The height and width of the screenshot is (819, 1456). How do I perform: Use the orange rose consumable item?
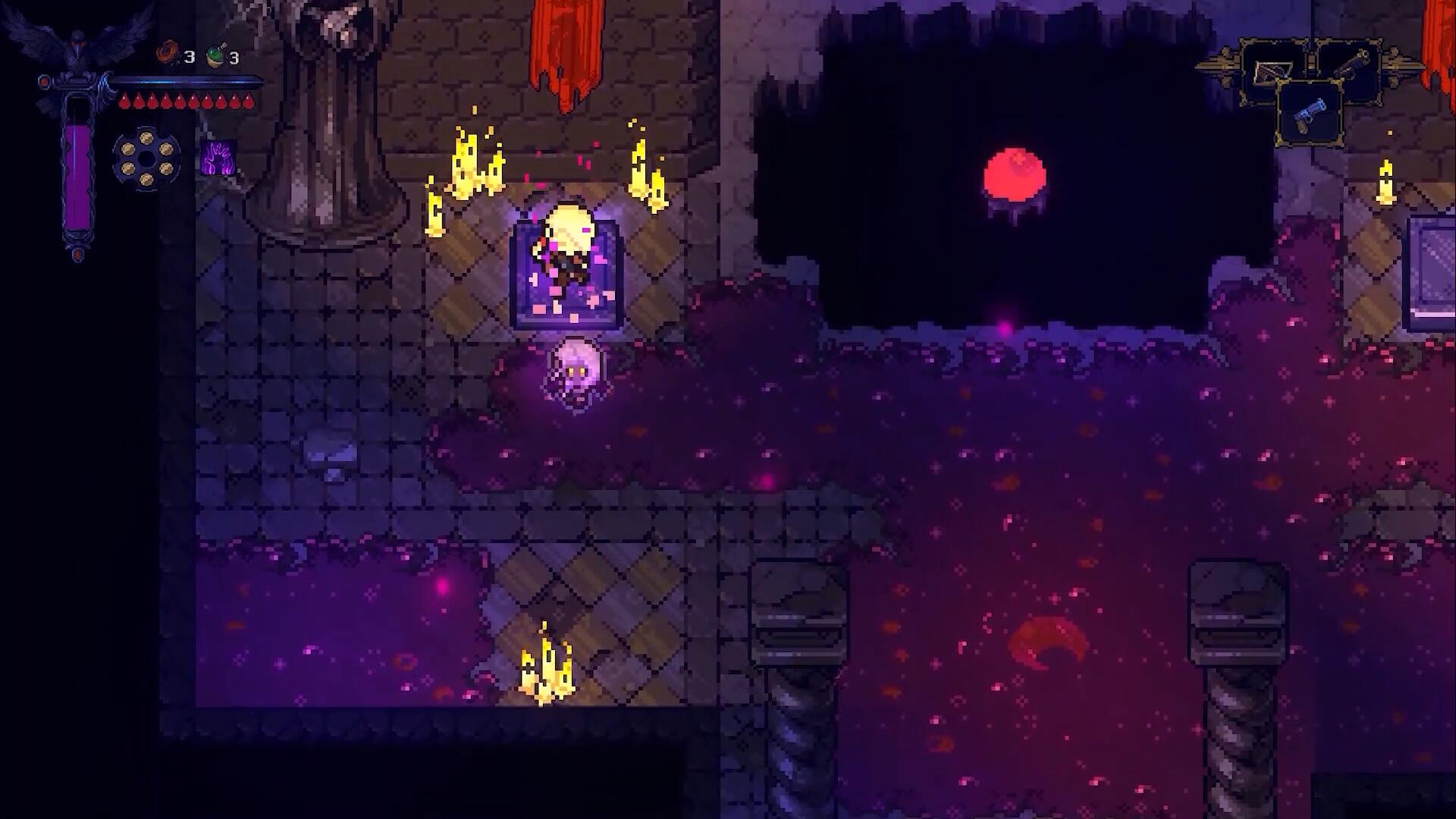pos(167,54)
